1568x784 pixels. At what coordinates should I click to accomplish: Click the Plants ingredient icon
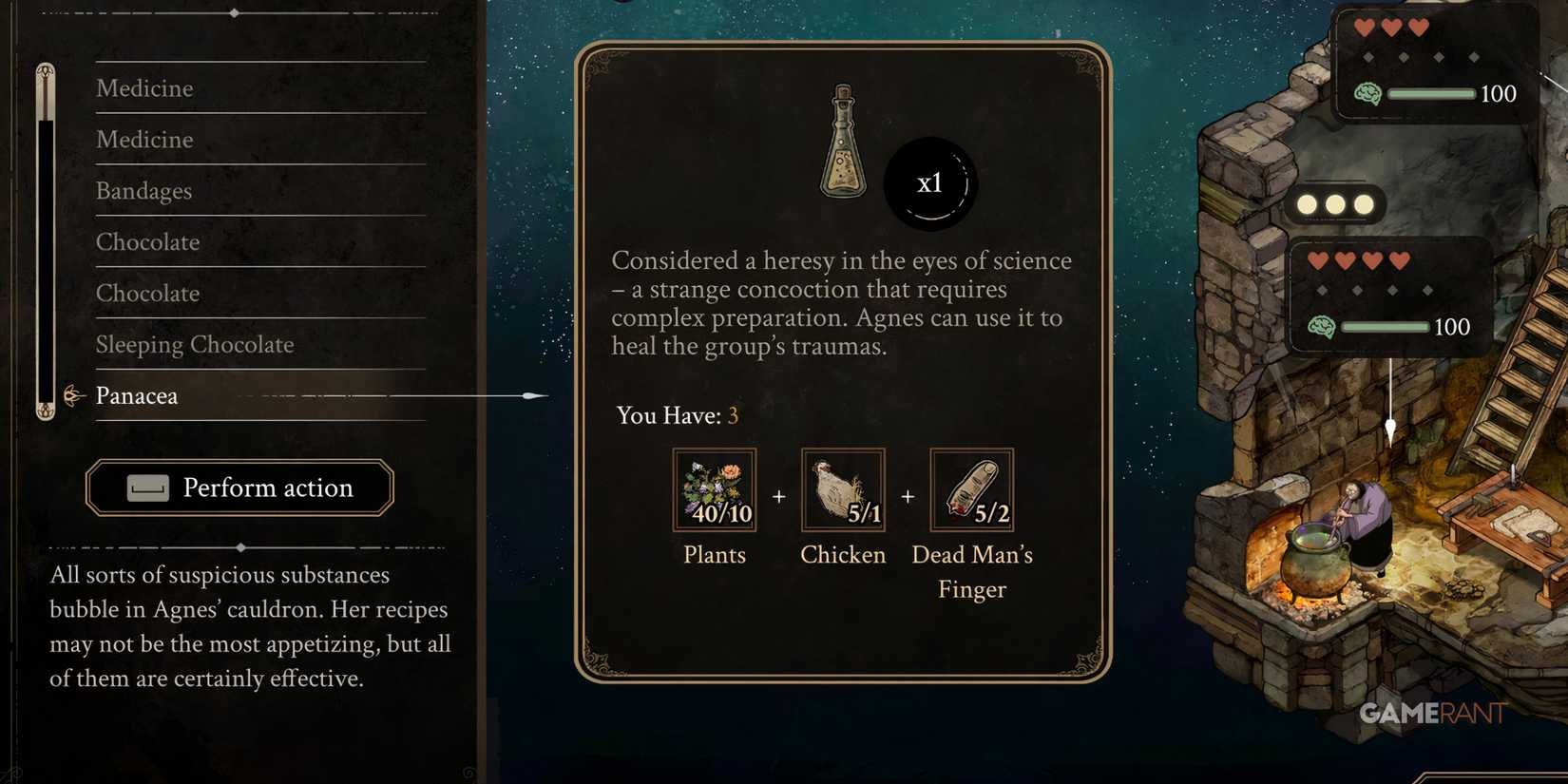[x=713, y=489]
